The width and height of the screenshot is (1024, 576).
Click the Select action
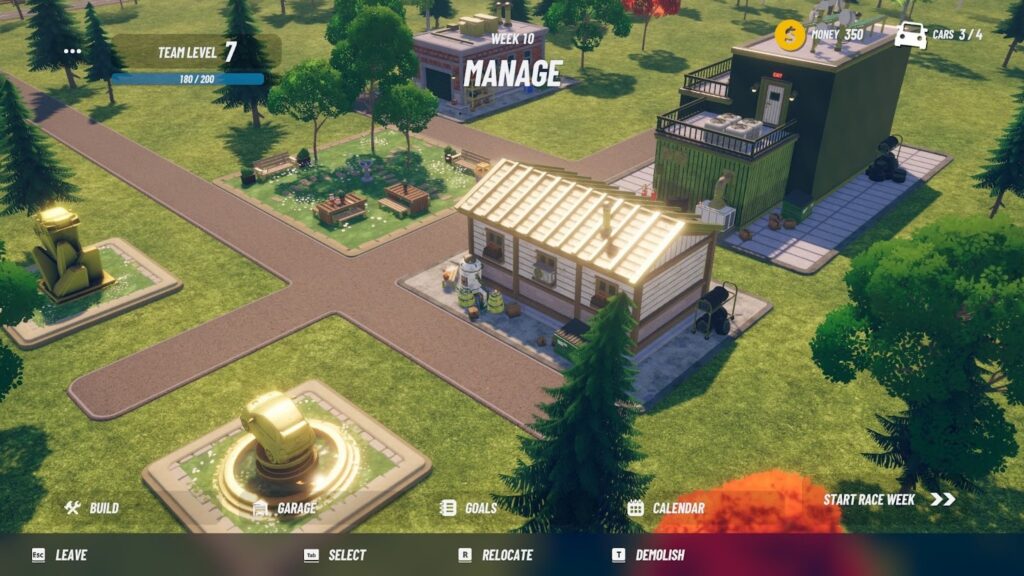[336, 555]
